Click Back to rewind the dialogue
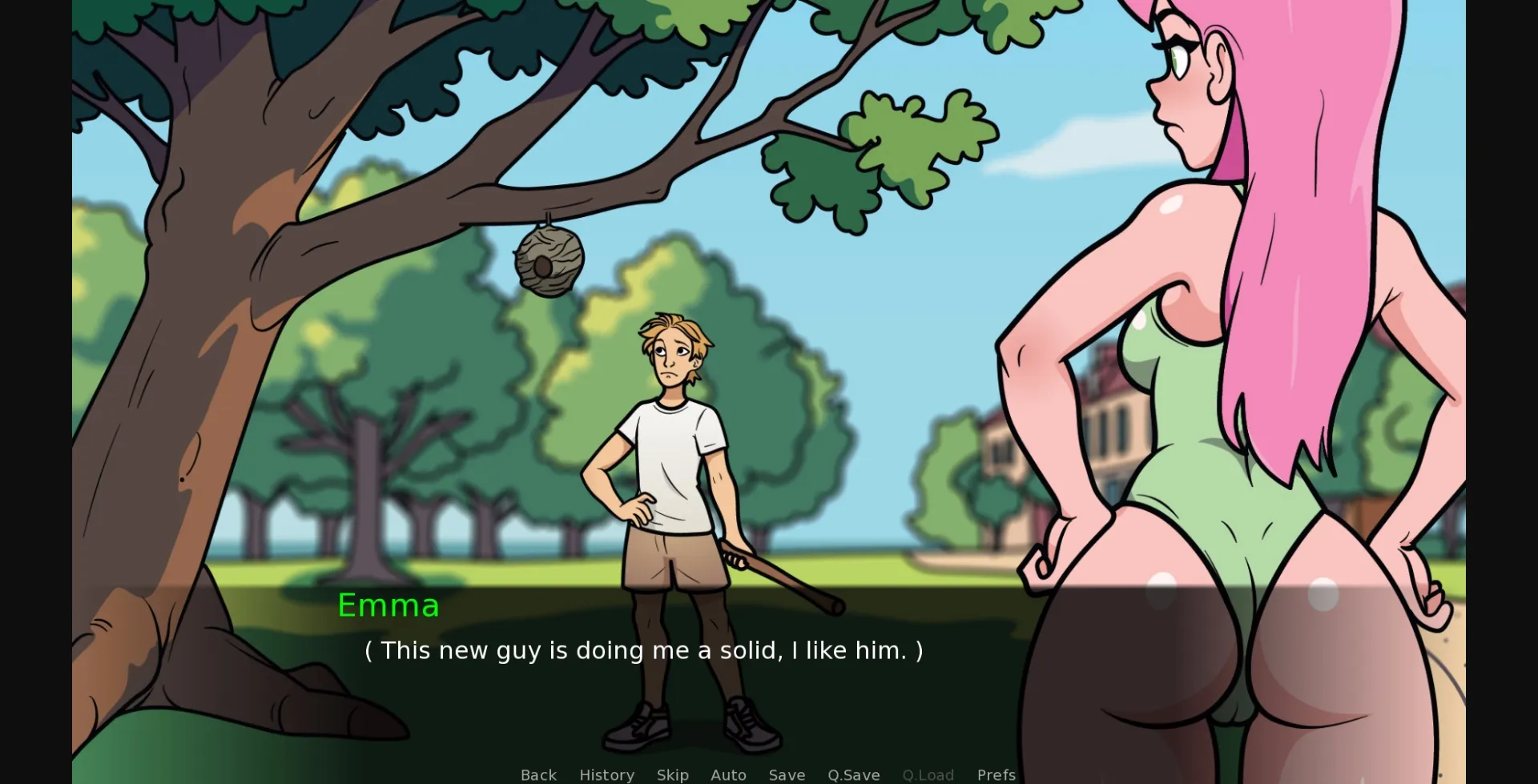 (x=537, y=774)
